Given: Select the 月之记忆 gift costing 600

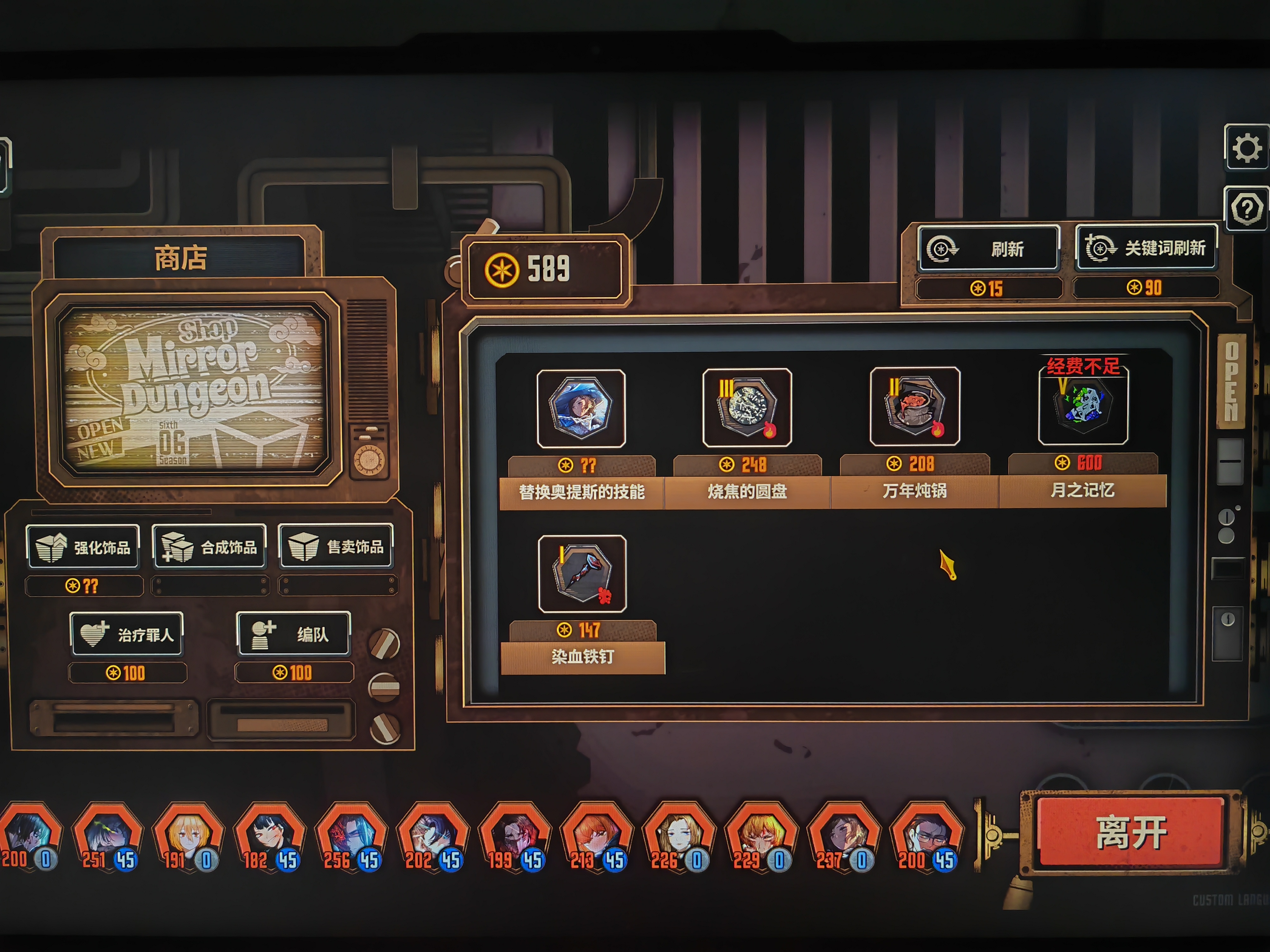Looking at the screenshot, I should tap(1083, 406).
